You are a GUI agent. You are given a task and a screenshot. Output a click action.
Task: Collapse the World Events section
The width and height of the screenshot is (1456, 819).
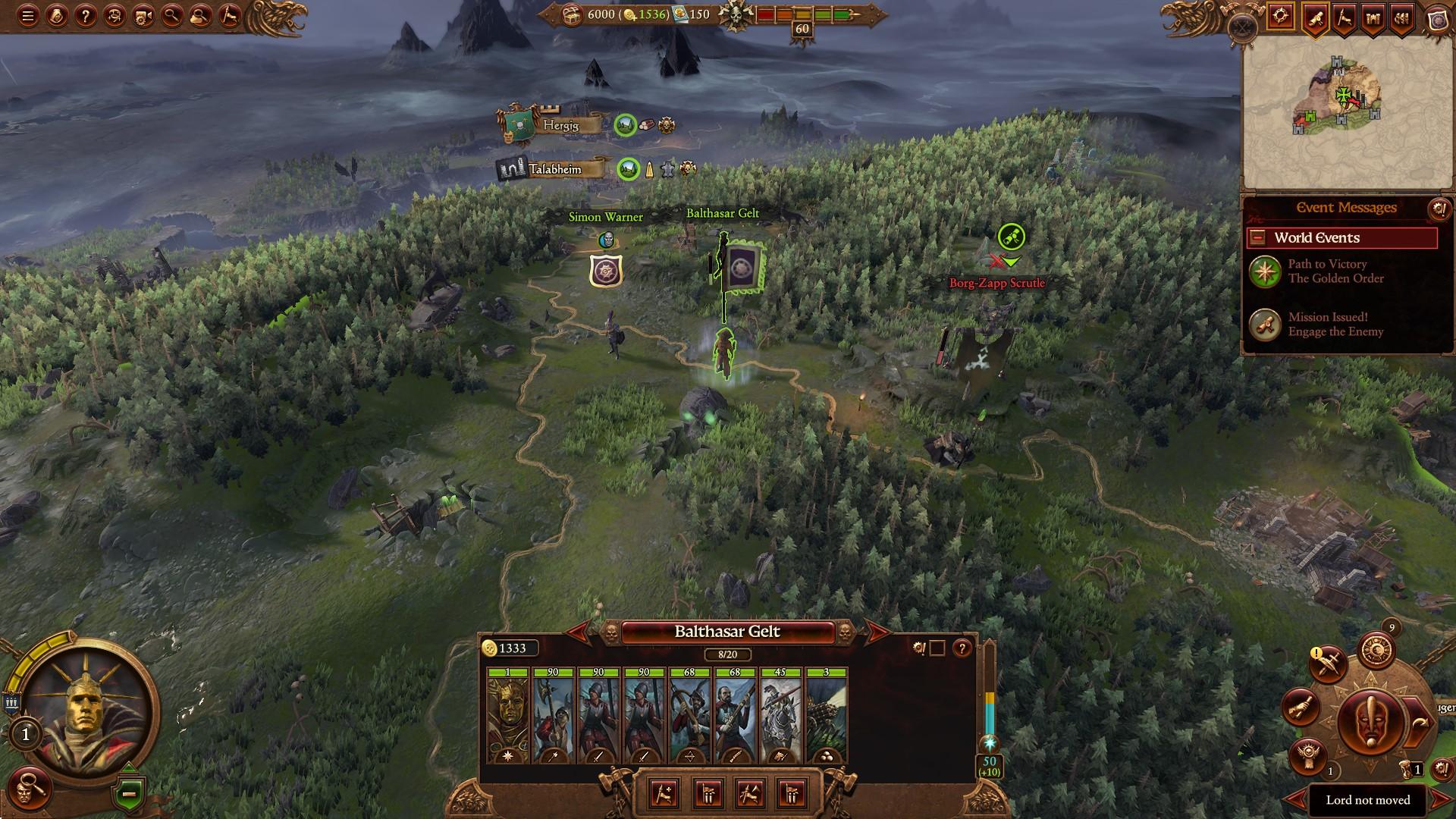tap(1258, 237)
